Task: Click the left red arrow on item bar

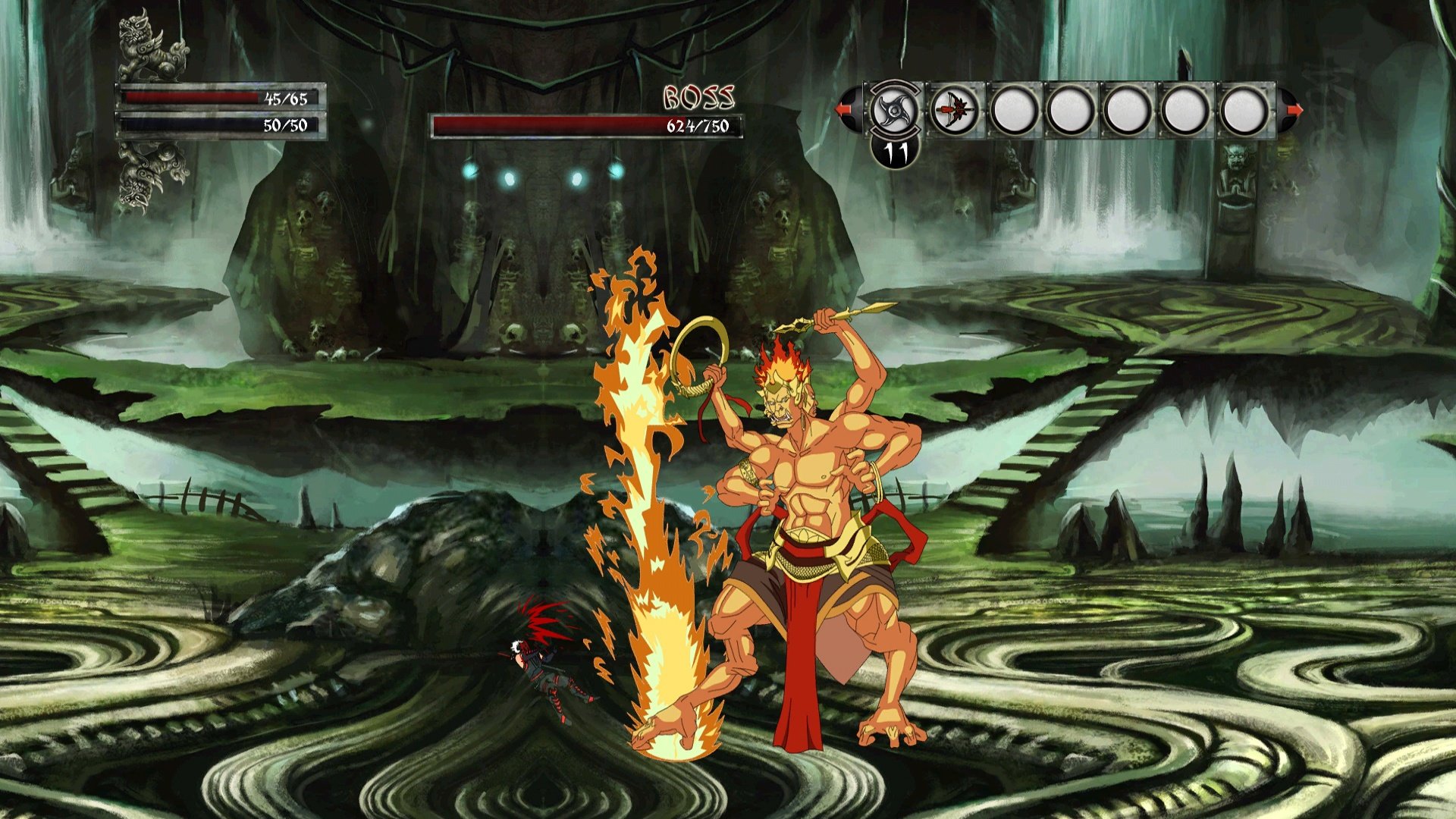Action: pos(843,110)
